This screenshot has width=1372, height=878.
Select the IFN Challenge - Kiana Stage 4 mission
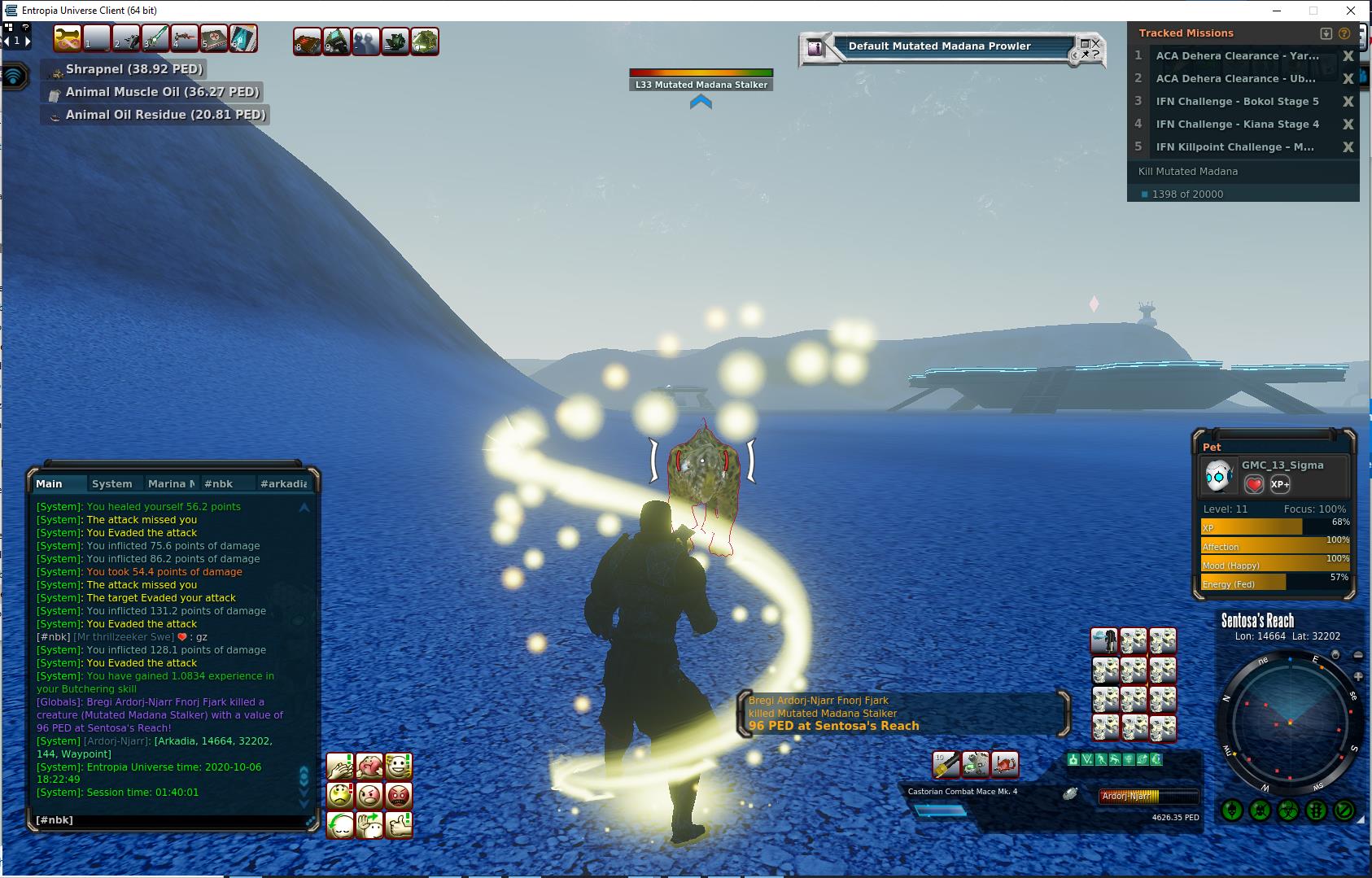coord(1237,124)
